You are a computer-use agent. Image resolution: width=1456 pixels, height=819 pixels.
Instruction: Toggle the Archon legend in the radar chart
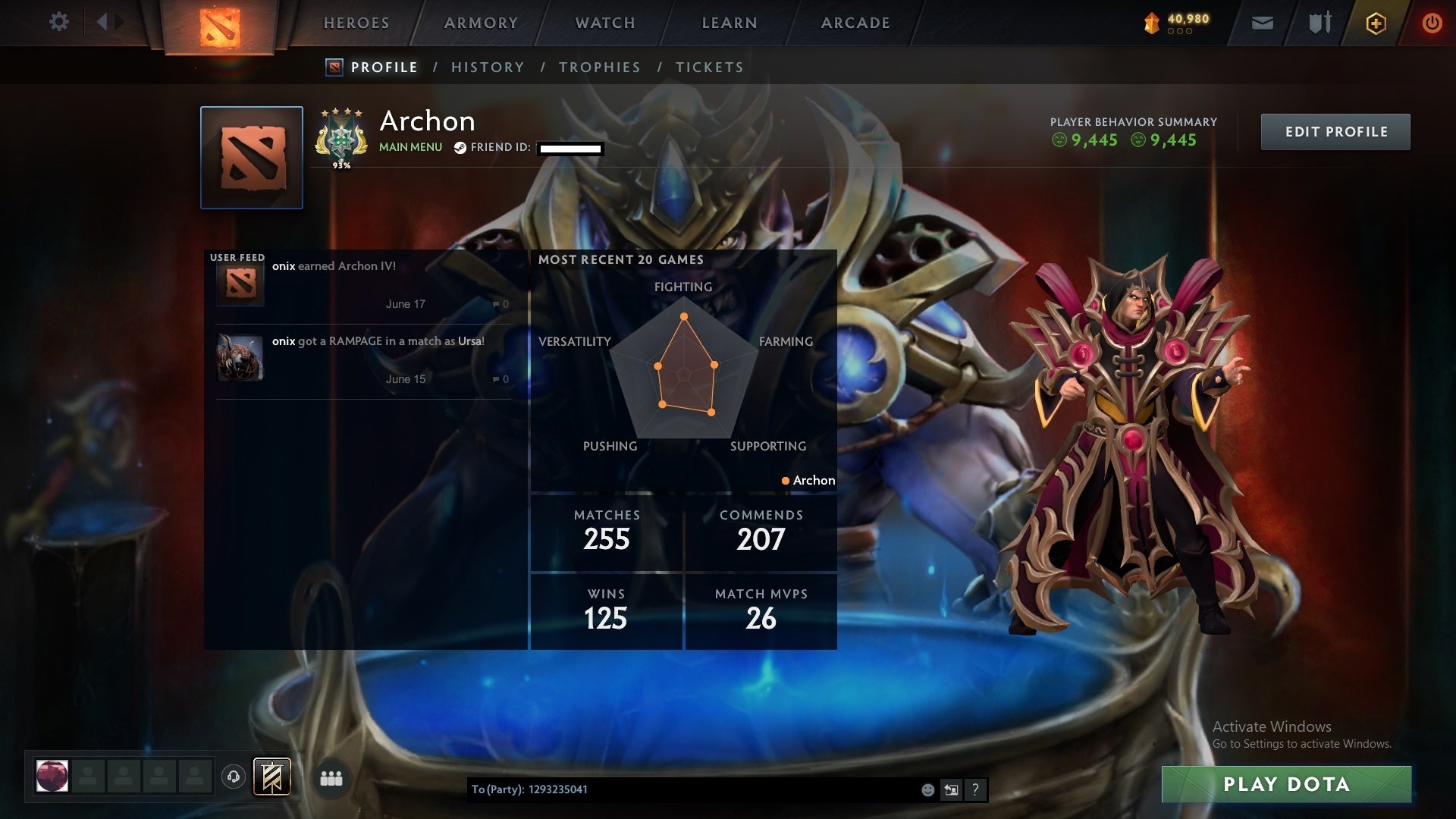[x=808, y=480]
